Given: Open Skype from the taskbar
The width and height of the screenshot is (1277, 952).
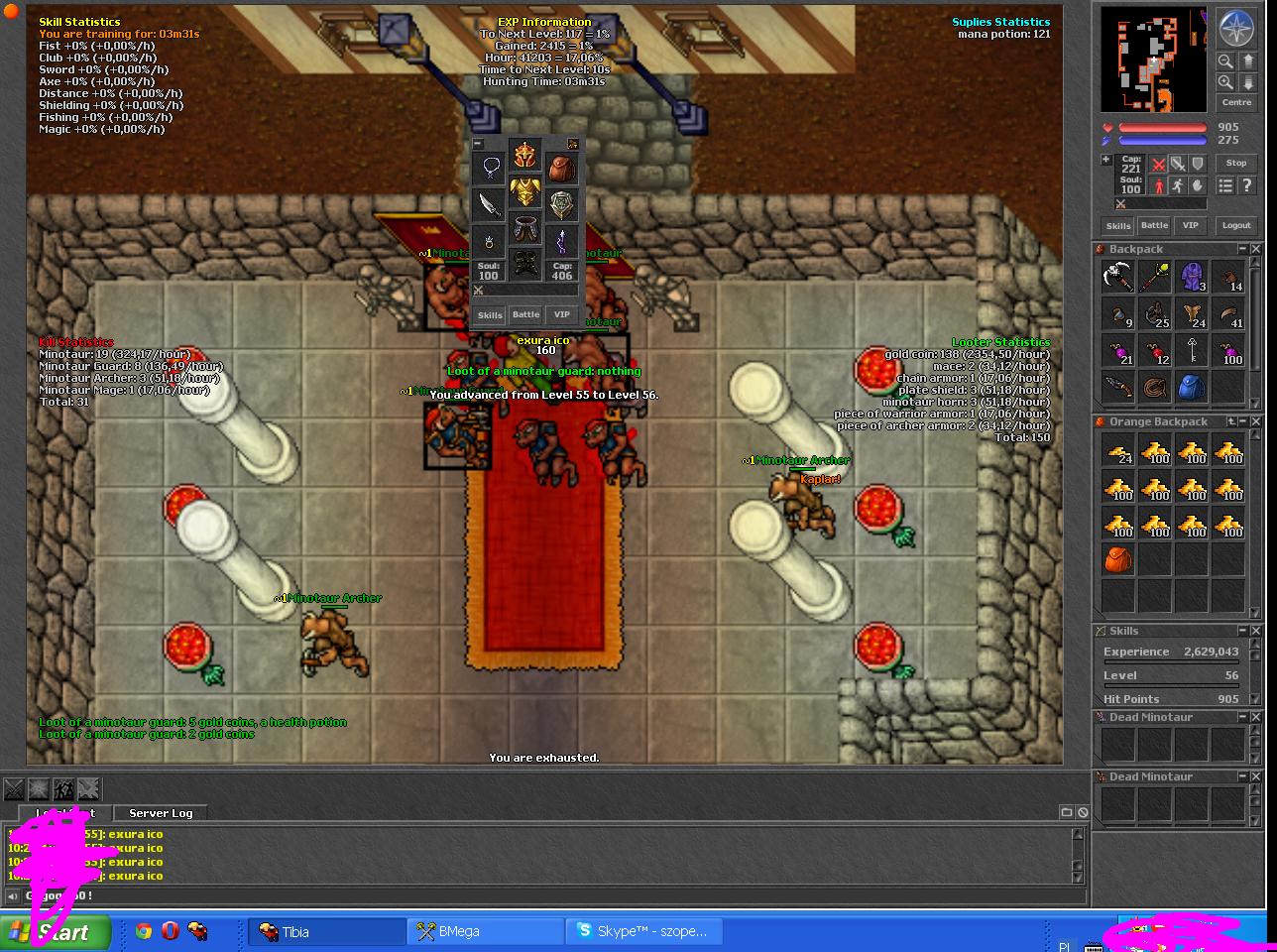Looking at the screenshot, I should click(x=643, y=931).
